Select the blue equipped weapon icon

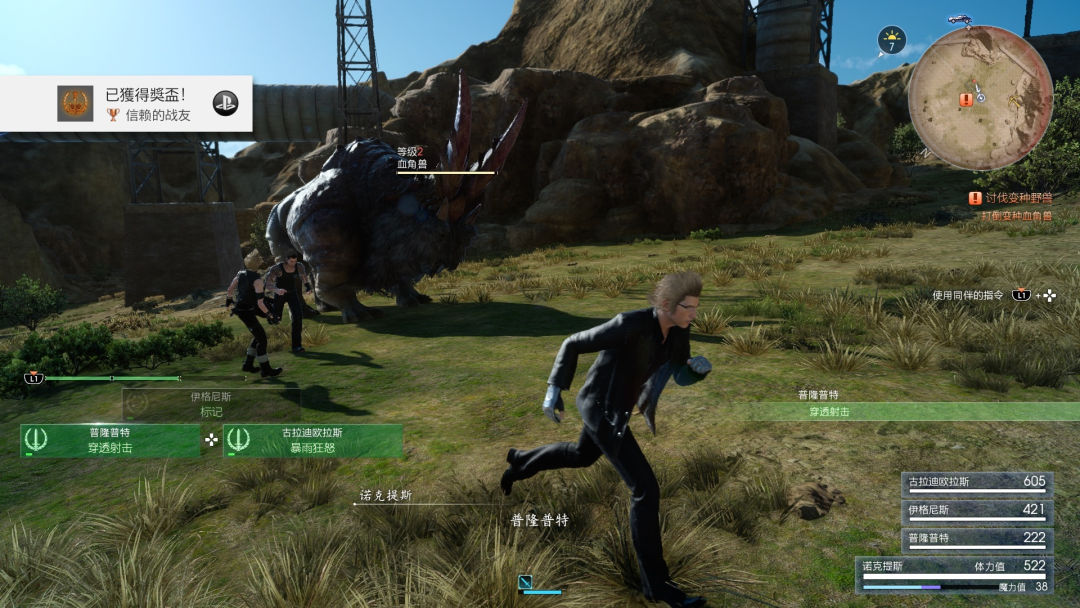[526, 582]
